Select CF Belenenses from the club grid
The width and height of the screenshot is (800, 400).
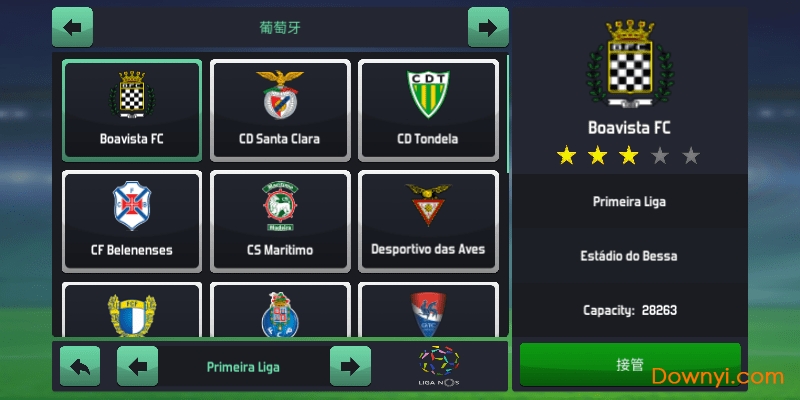[x=132, y=221]
